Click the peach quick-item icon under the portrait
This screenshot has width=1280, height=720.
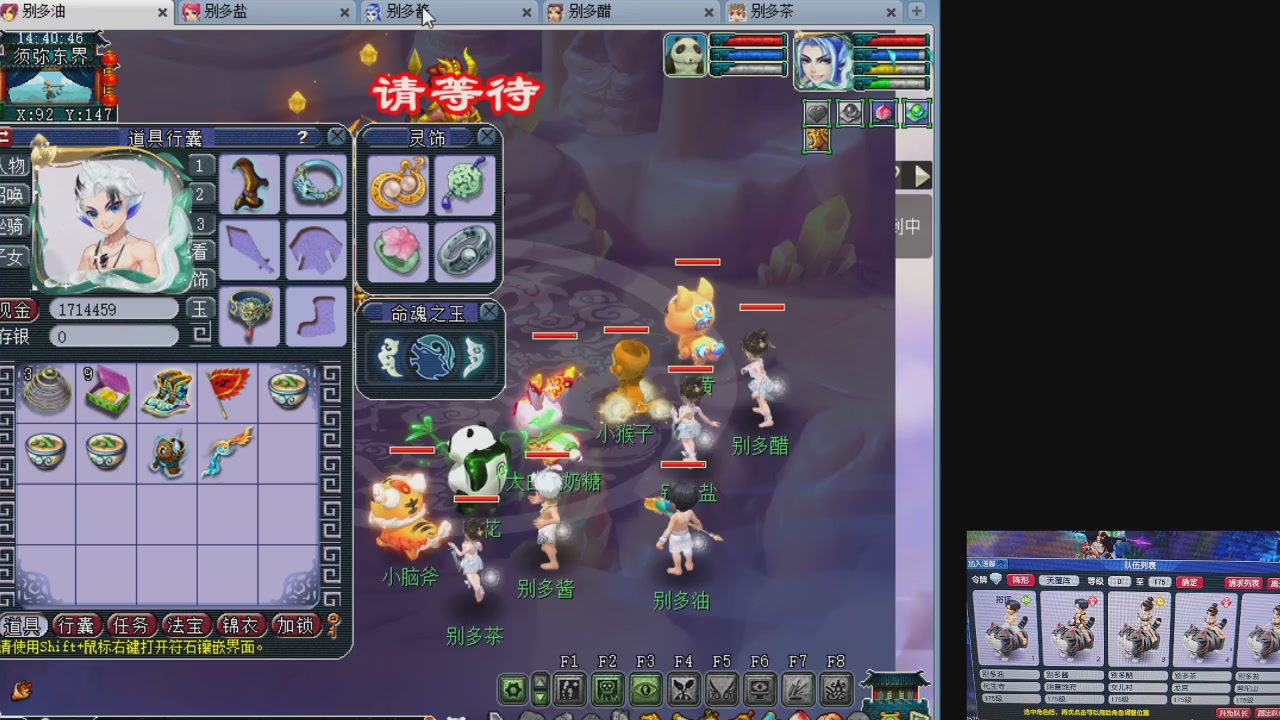tap(883, 113)
